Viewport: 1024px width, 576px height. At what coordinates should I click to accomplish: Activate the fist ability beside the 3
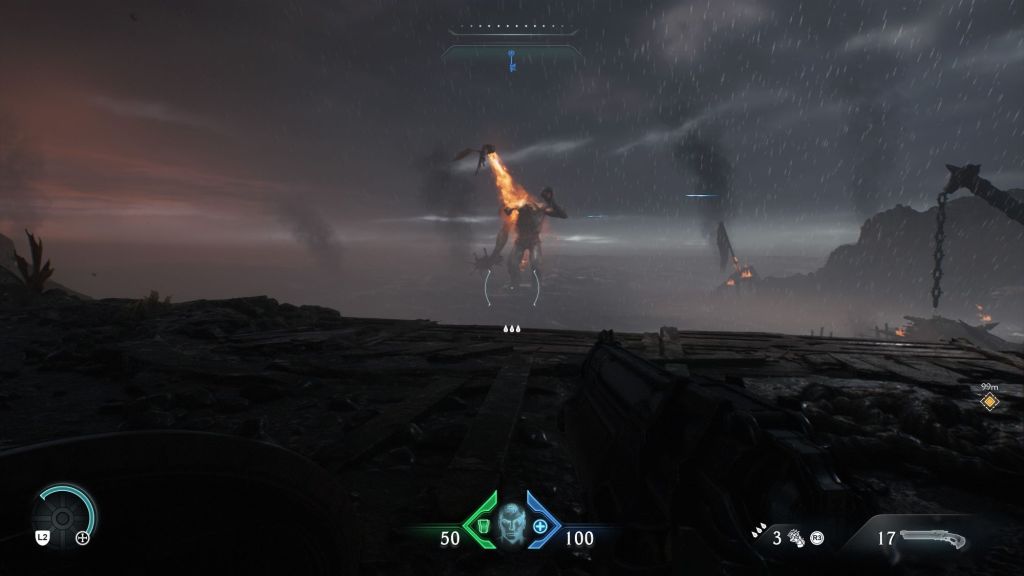(x=796, y=538)
